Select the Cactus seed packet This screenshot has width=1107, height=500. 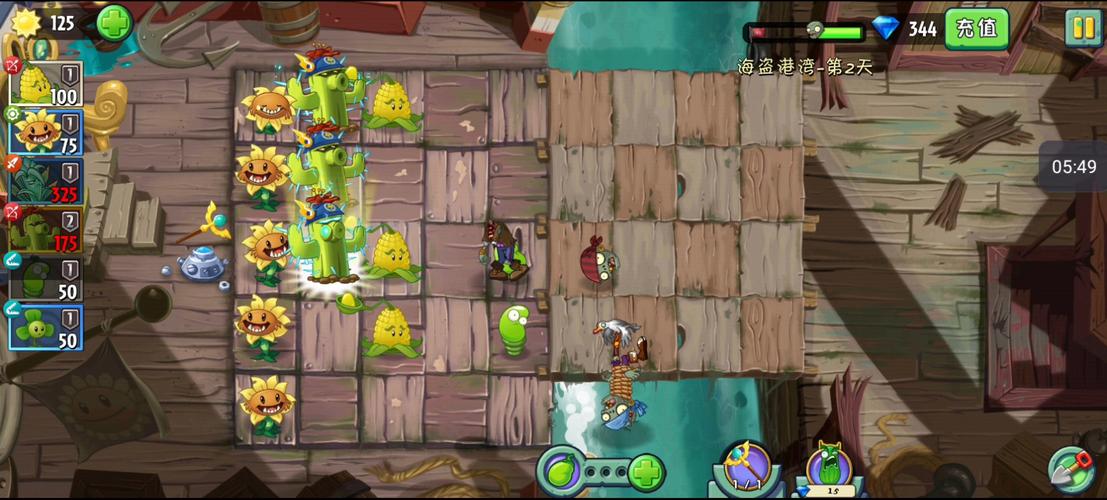46,229
